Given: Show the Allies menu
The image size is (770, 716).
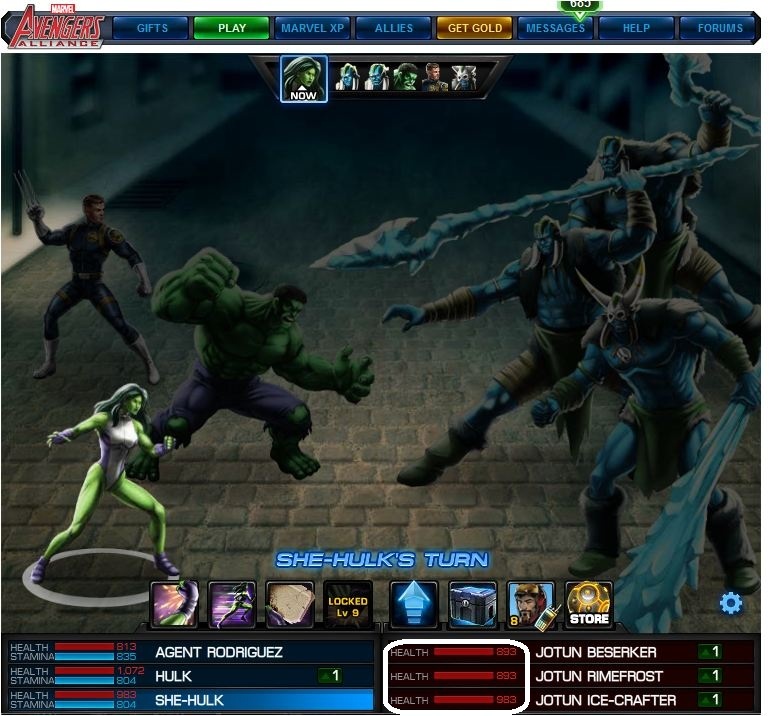Looking at the screenshot, I should point(393,28).
